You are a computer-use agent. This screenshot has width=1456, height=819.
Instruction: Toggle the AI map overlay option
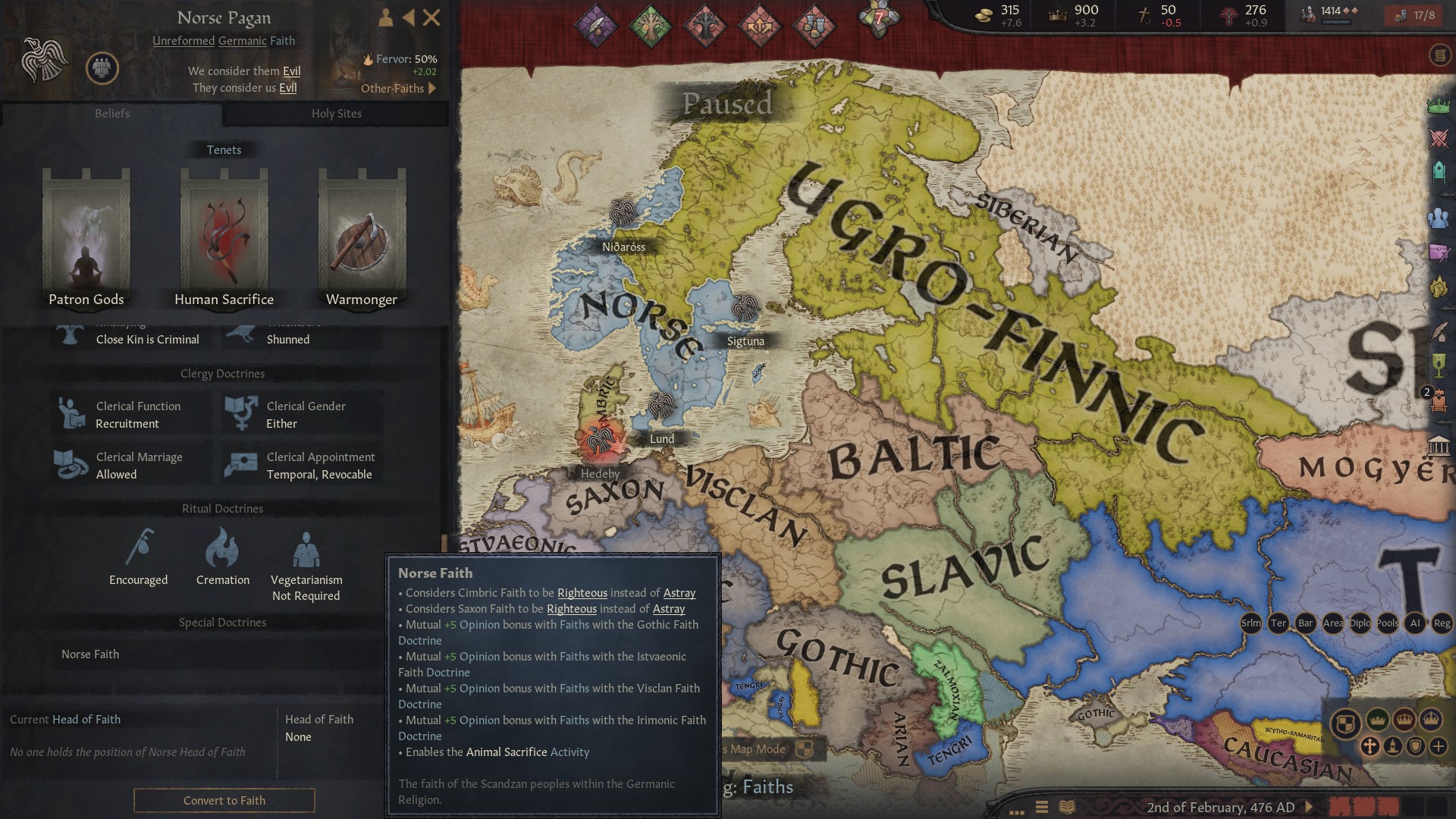point(1415,623)
